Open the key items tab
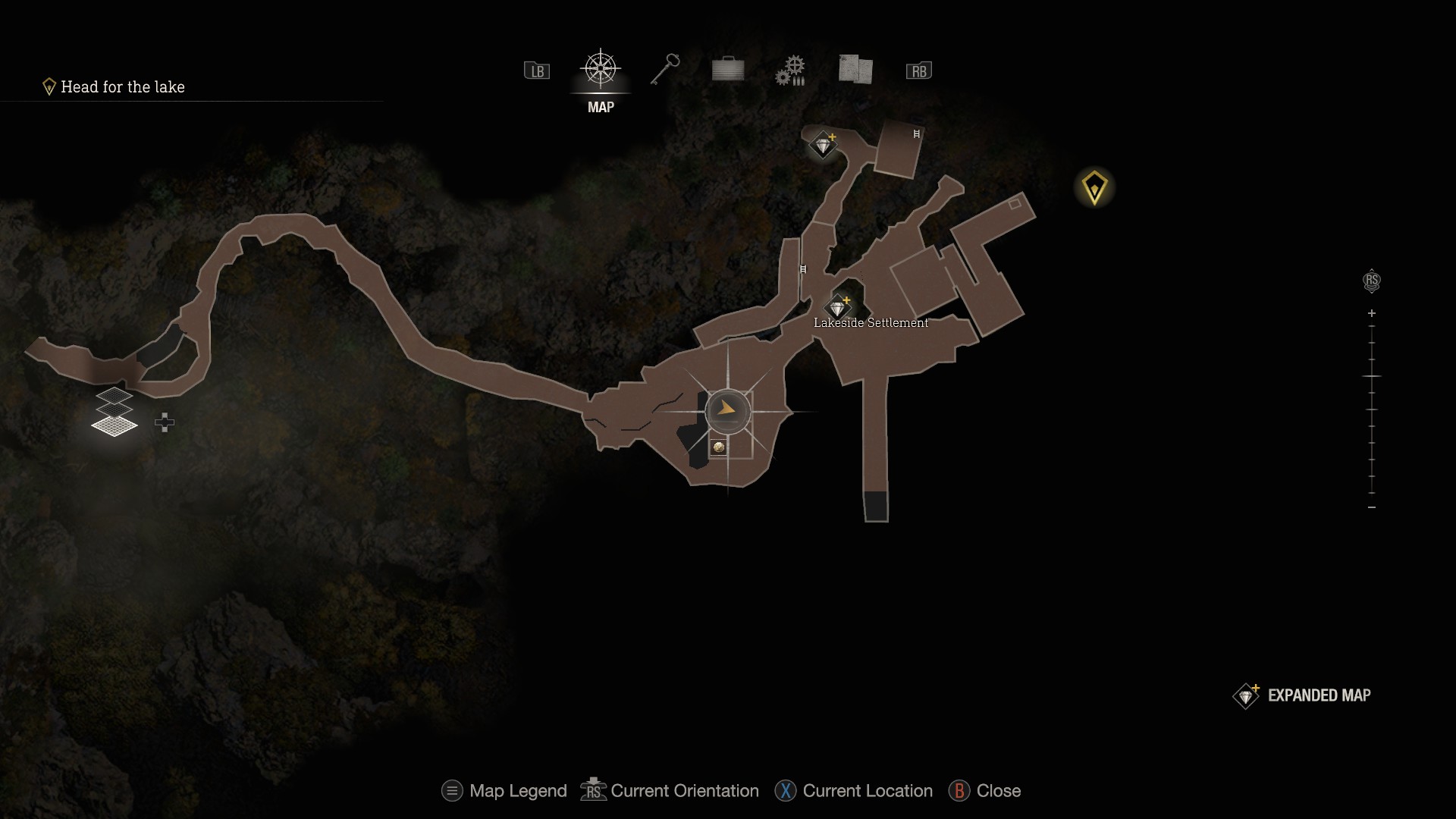The image size is (1456, 819). coord(665,70)
